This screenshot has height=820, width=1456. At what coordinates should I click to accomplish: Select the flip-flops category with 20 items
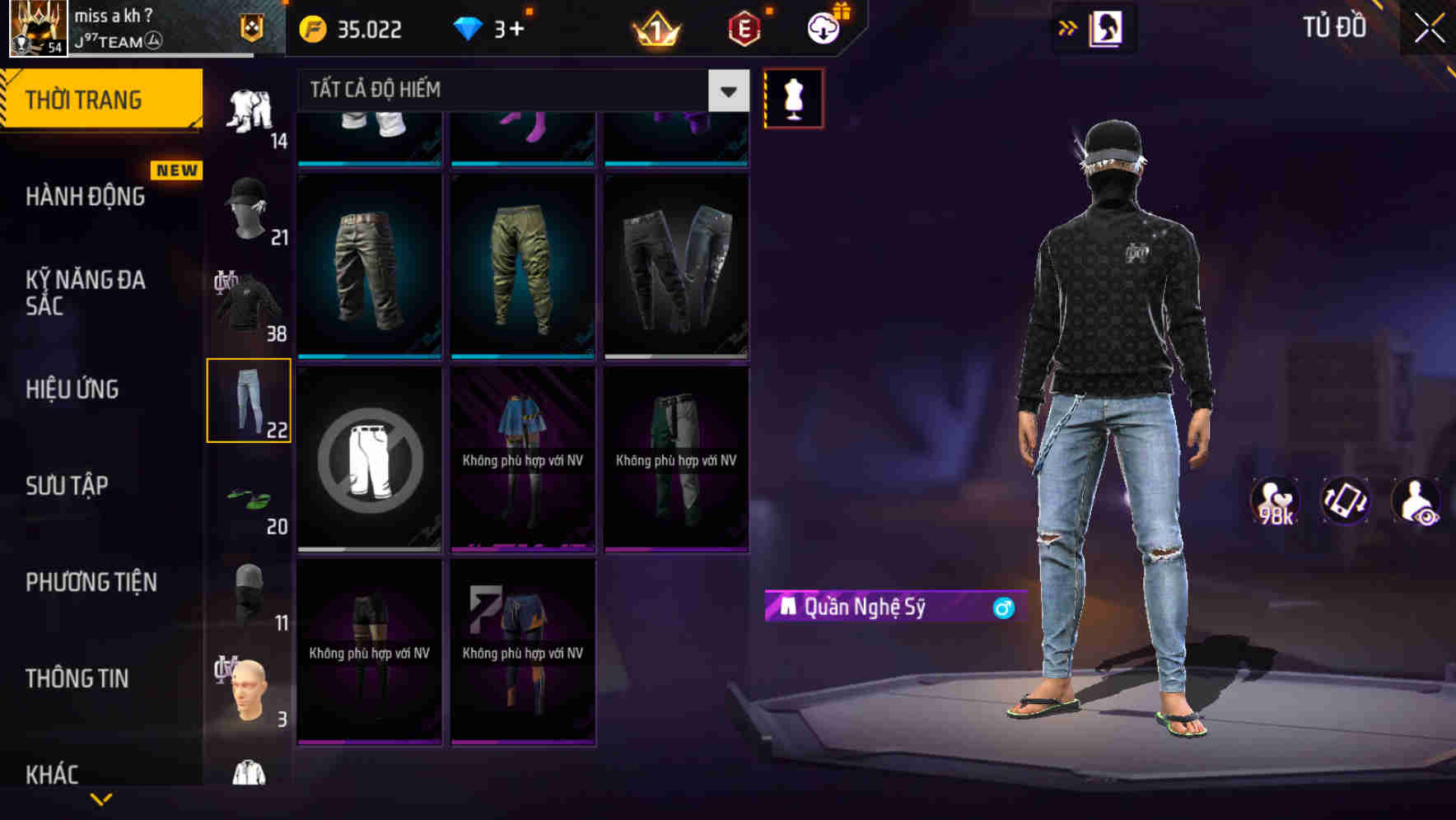coord(249,499)
